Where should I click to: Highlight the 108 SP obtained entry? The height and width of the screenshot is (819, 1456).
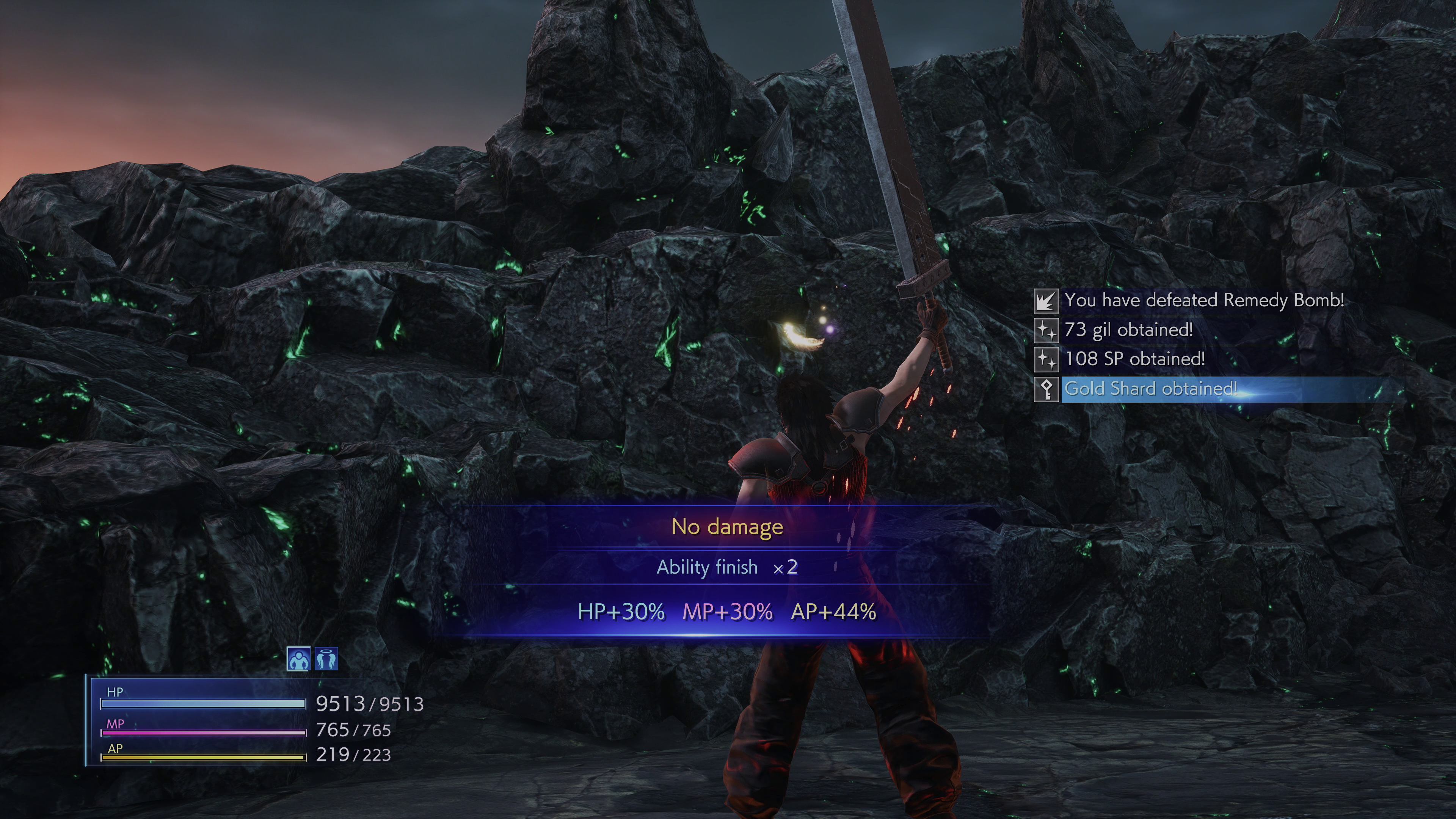[x=1134, y=359]
